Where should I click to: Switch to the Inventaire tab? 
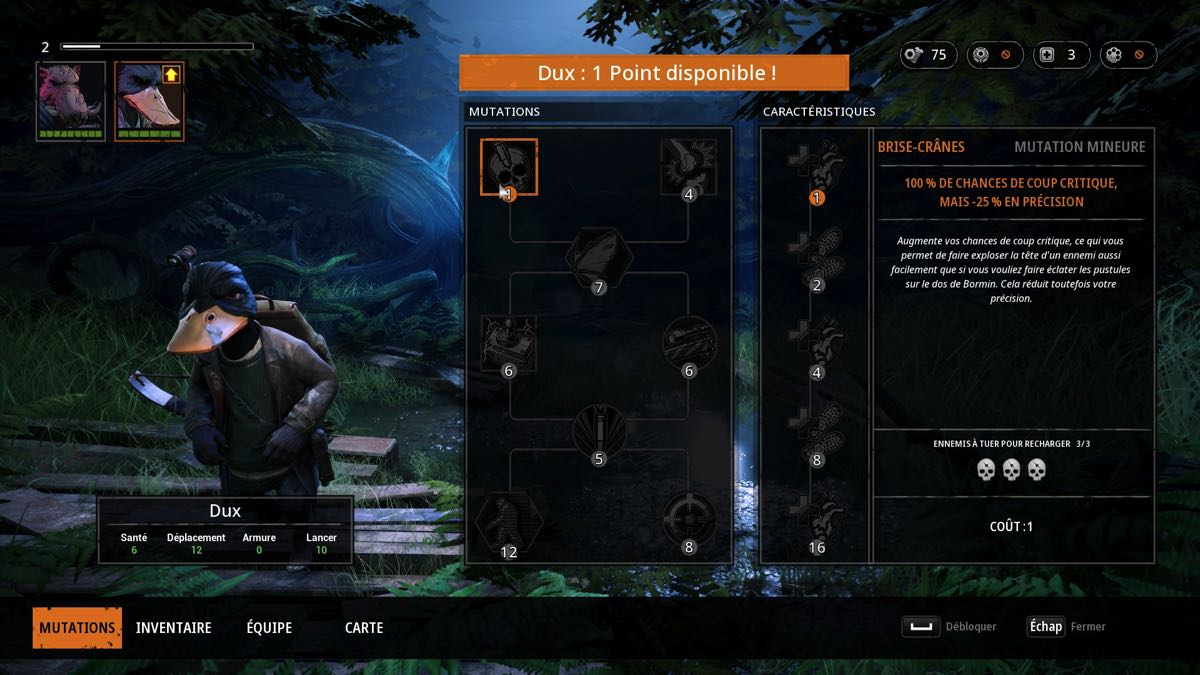[x=173, y=628]
